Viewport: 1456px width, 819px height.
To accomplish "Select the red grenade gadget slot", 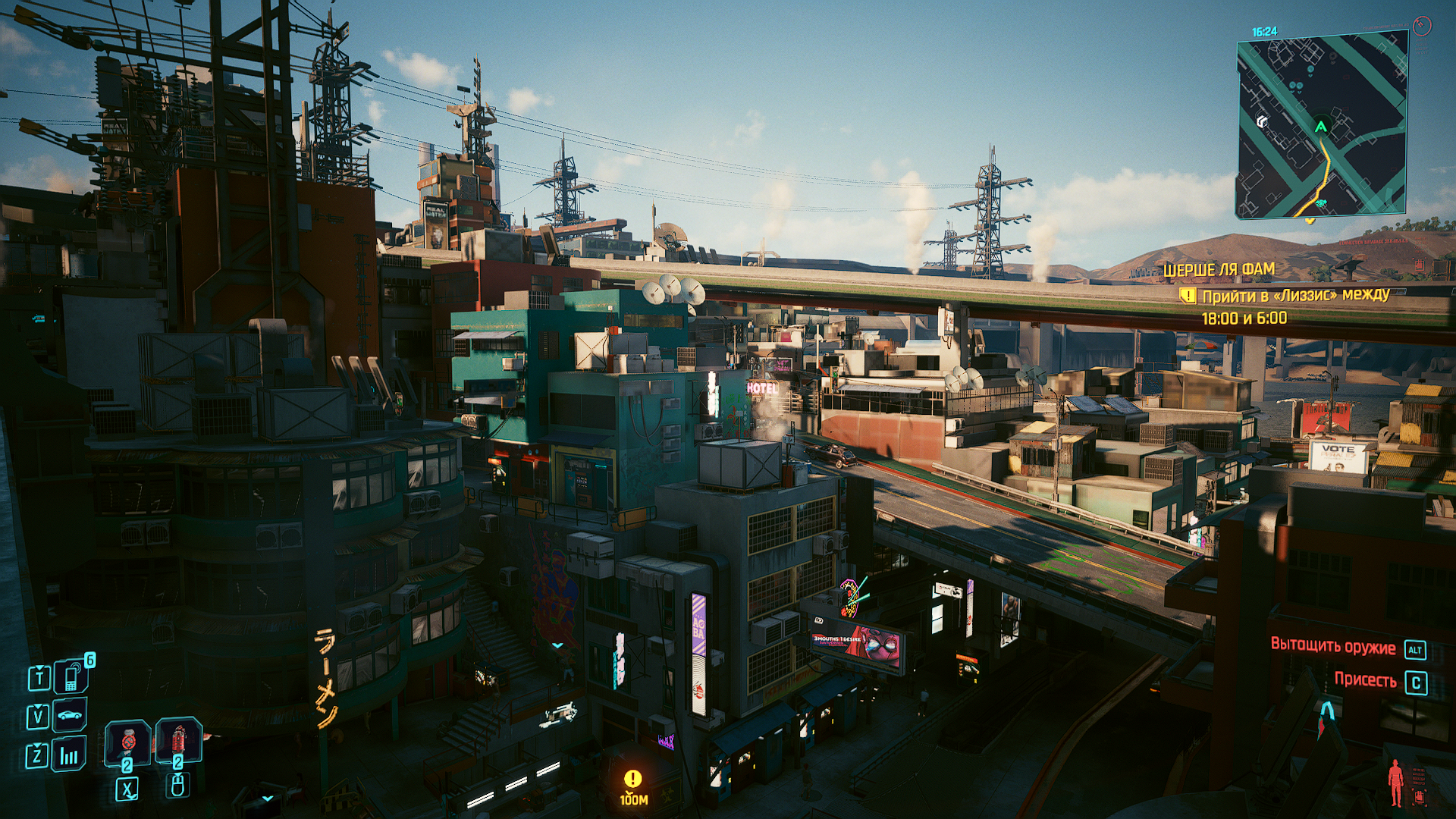I will pyautogui.click(x=178, y=740).
